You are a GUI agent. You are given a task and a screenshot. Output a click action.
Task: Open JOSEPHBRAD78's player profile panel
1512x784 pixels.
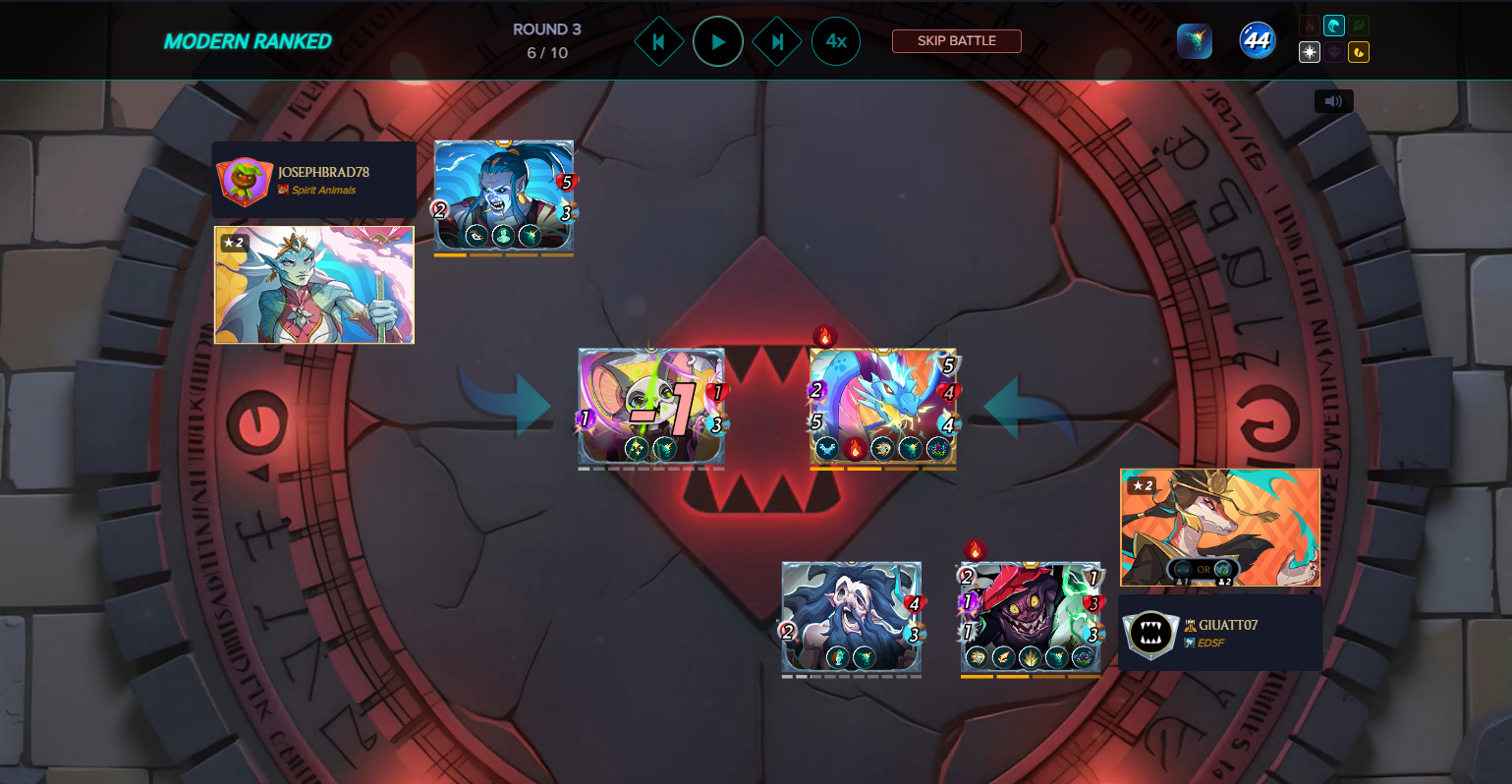313,180
